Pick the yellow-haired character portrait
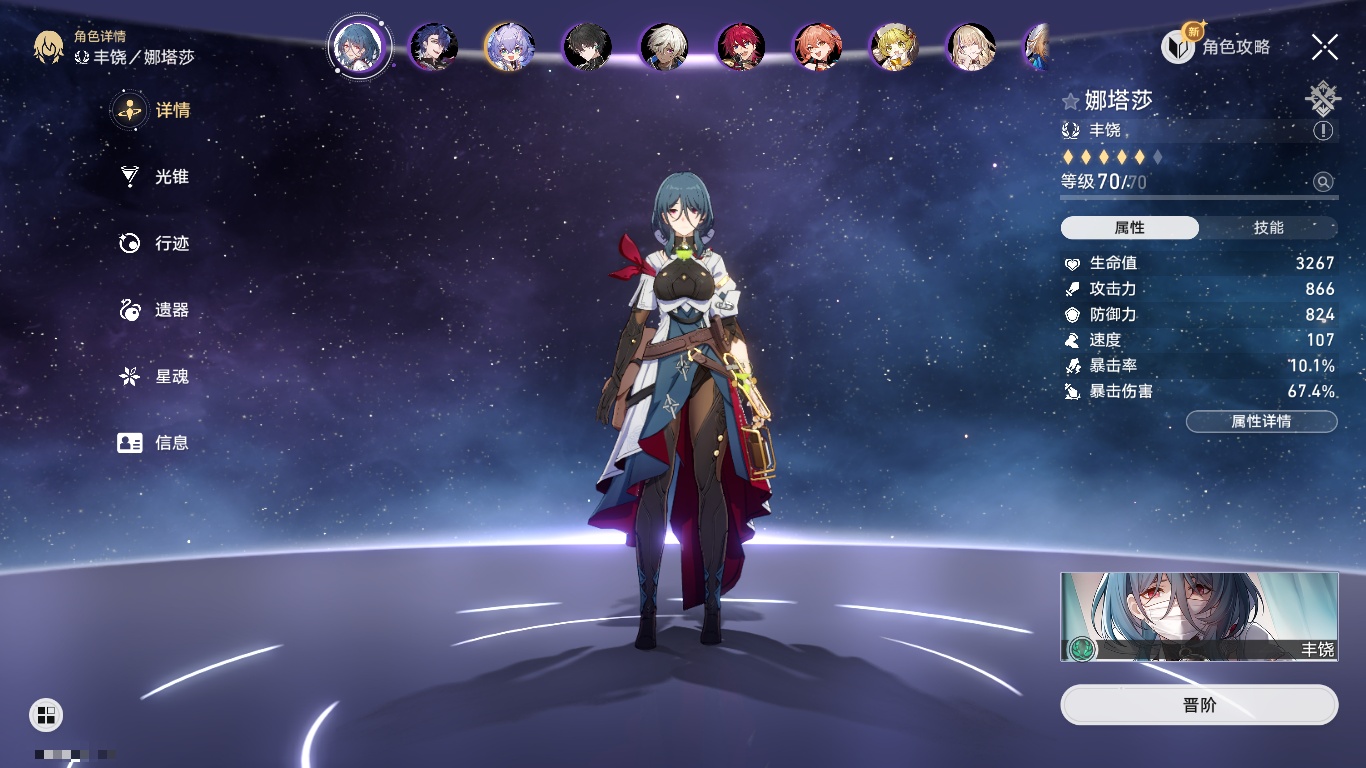 click(894, 46)
